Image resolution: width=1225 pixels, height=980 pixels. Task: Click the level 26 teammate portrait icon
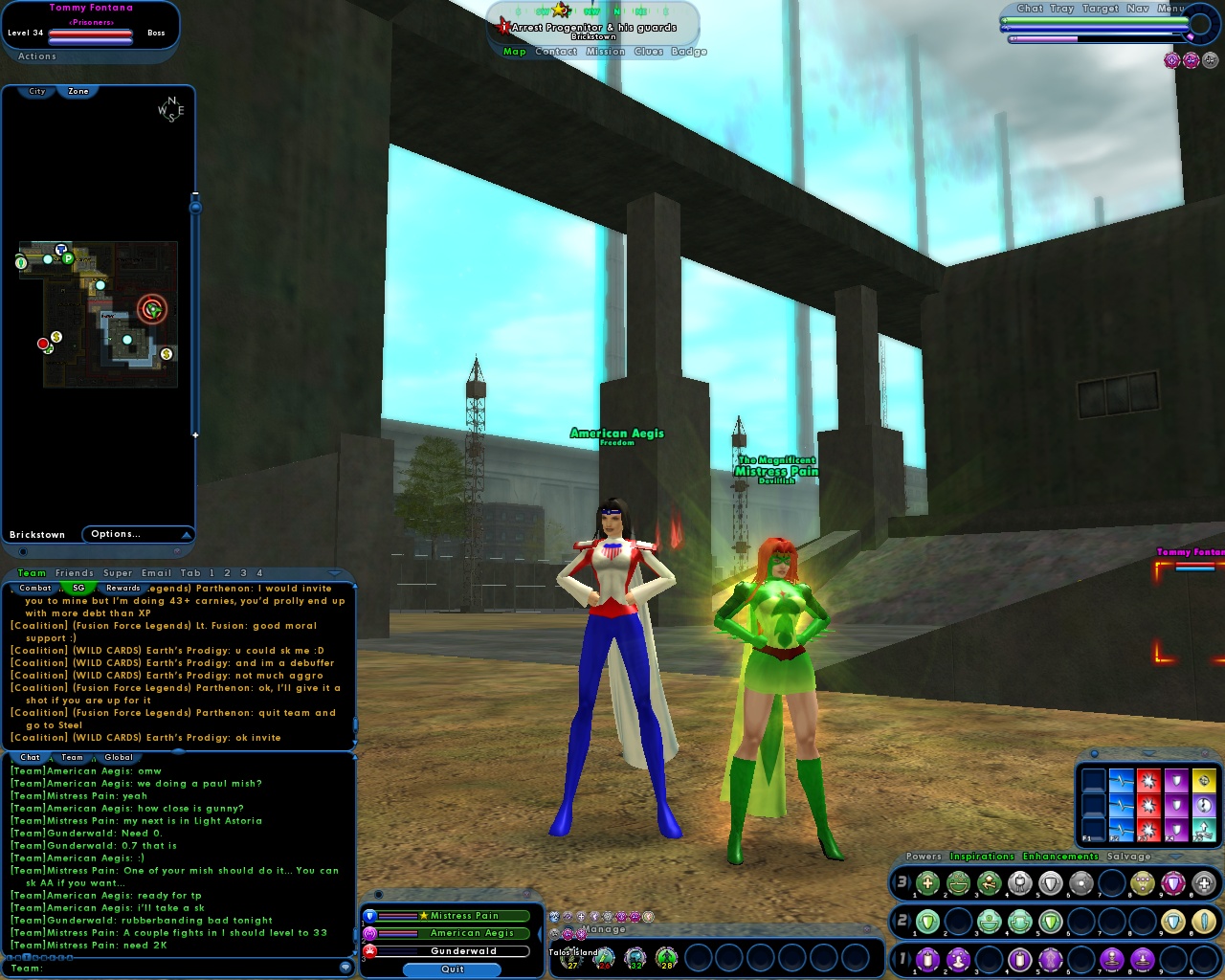point(604,957)
